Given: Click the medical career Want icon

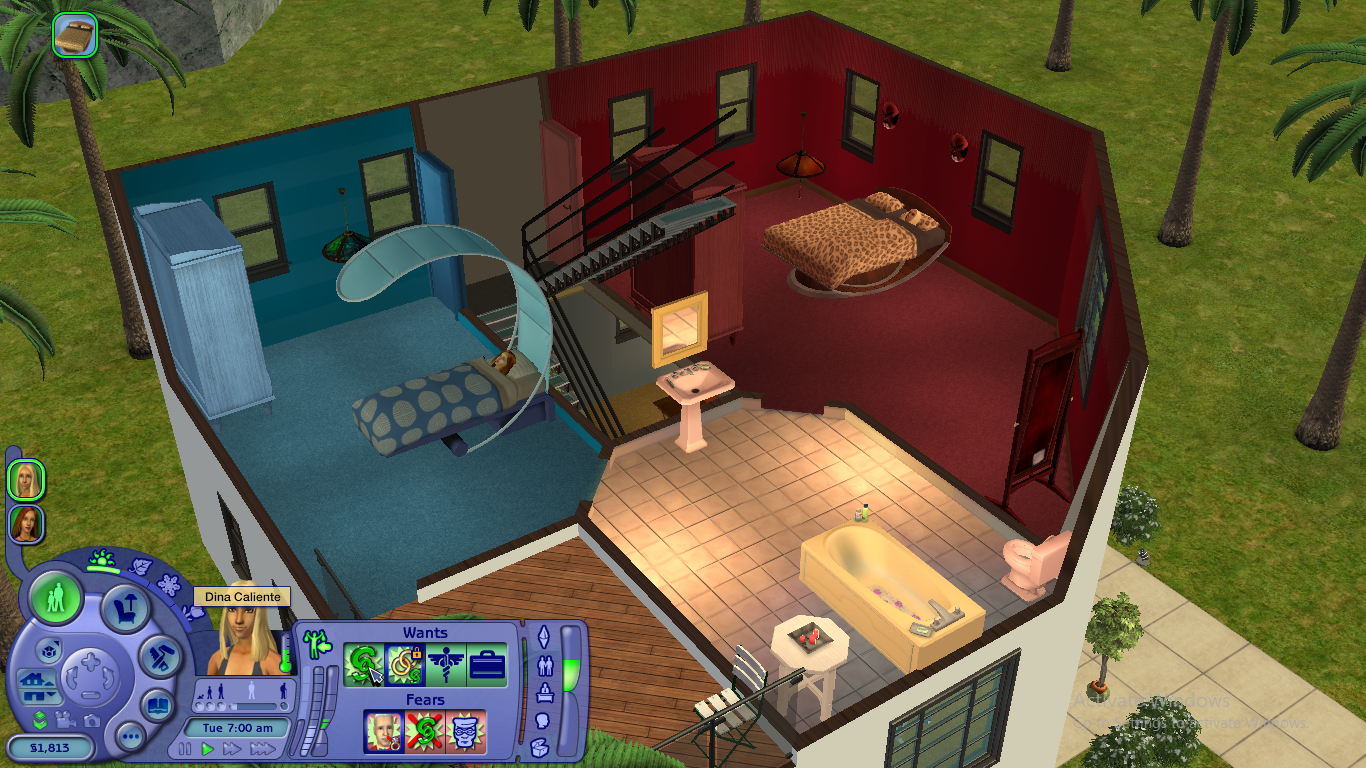Looking at the screenshot, I should (445, 664).
